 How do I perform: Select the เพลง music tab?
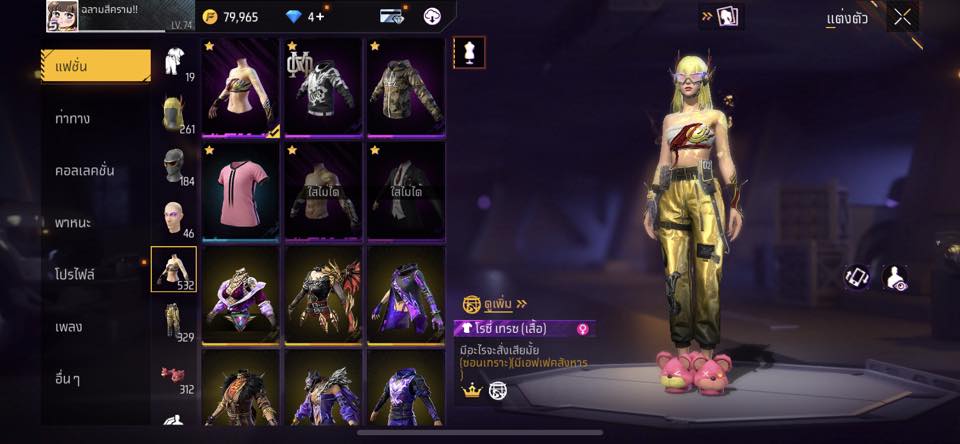point(69,326)
